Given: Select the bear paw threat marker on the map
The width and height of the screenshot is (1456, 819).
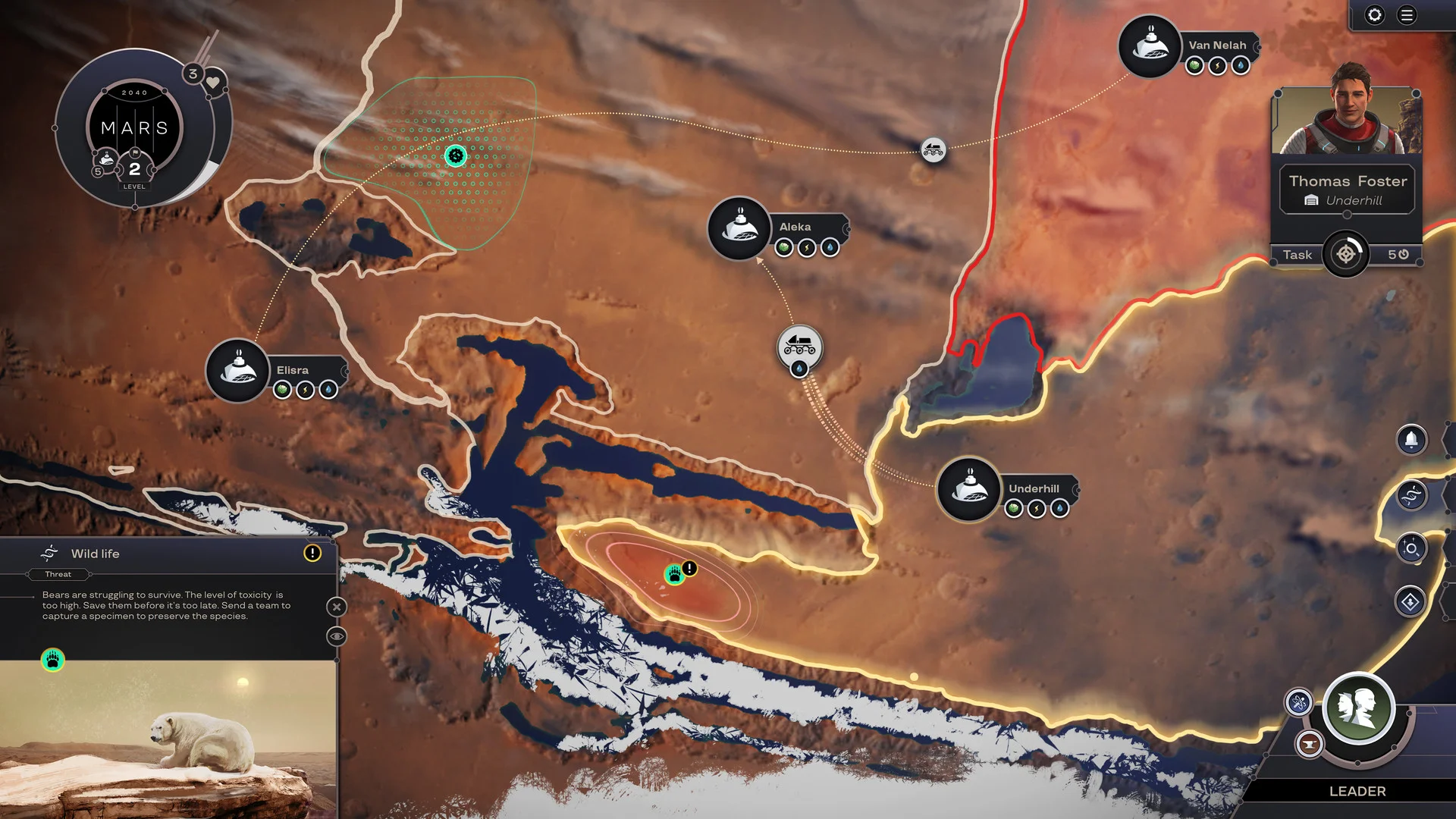Looking at the screenshot, I should 674,576.
